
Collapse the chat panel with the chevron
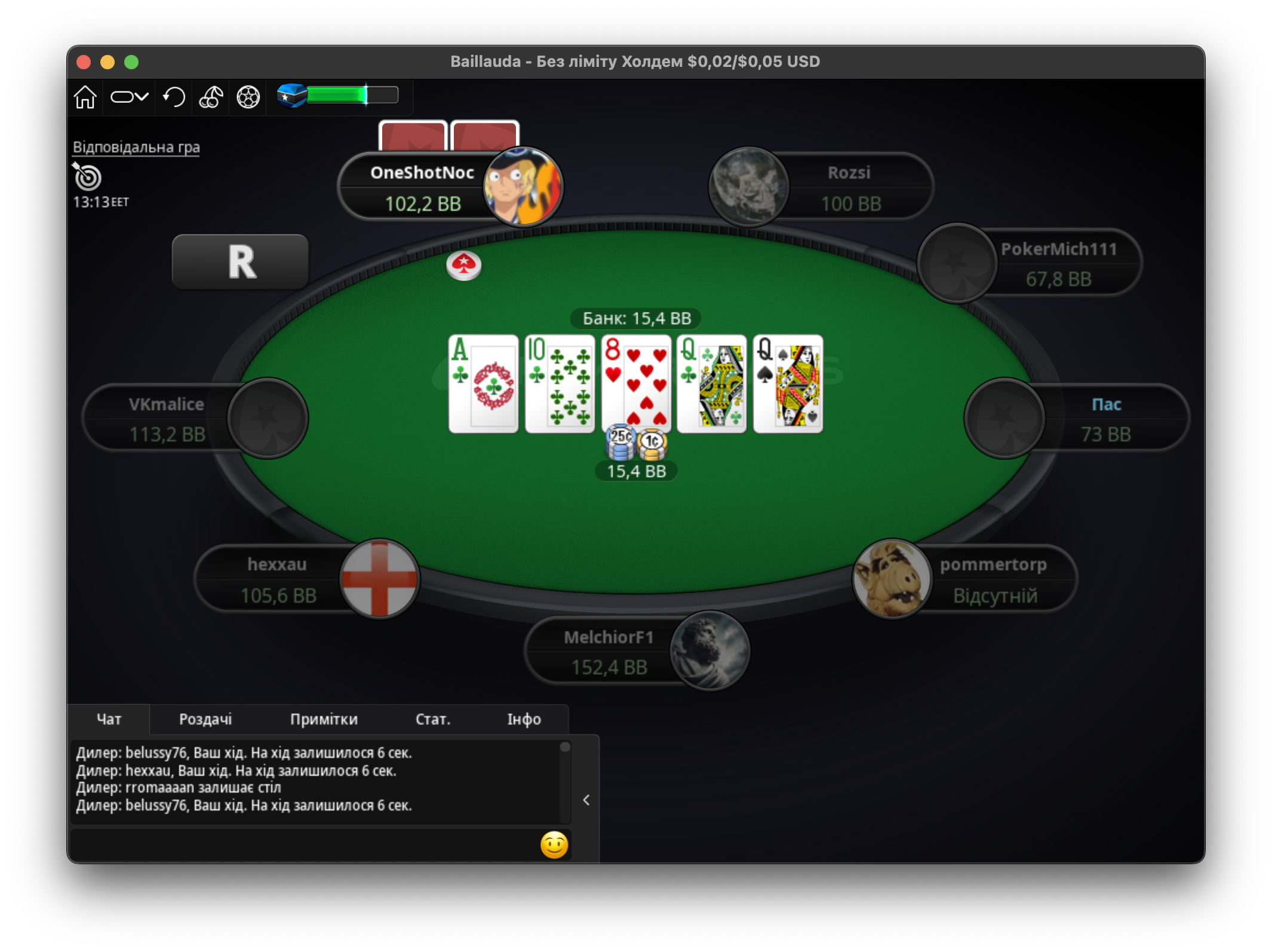click(x=586, y=800)
